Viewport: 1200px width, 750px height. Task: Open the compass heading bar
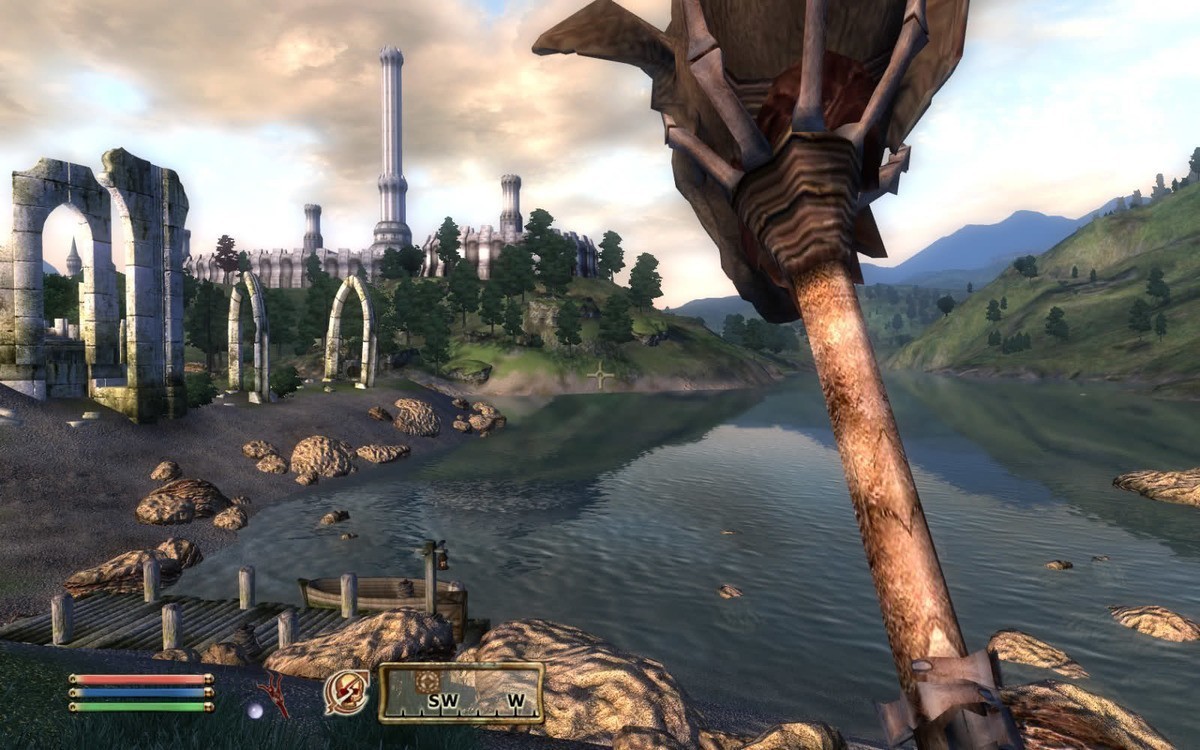(461, 693)
